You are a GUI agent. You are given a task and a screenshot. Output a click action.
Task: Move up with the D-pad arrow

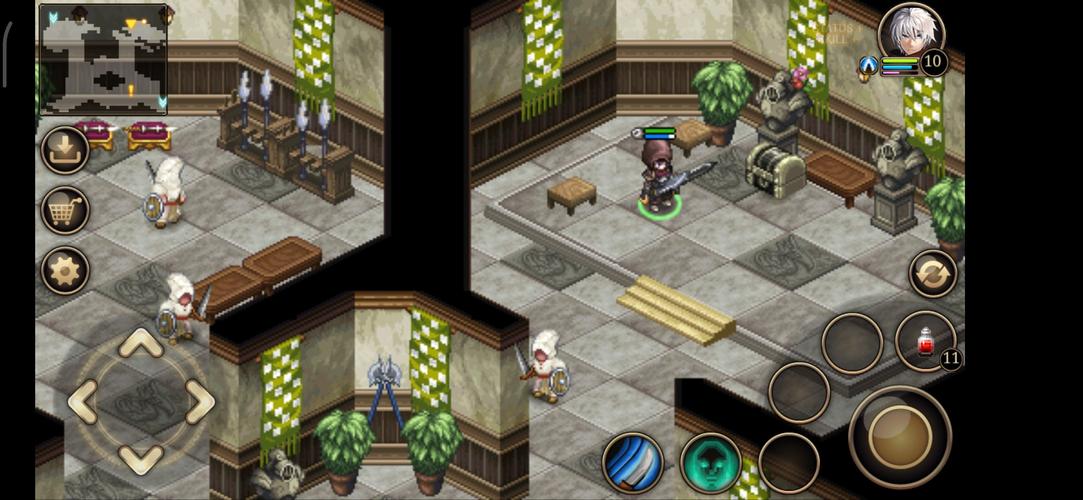point(141,345)
